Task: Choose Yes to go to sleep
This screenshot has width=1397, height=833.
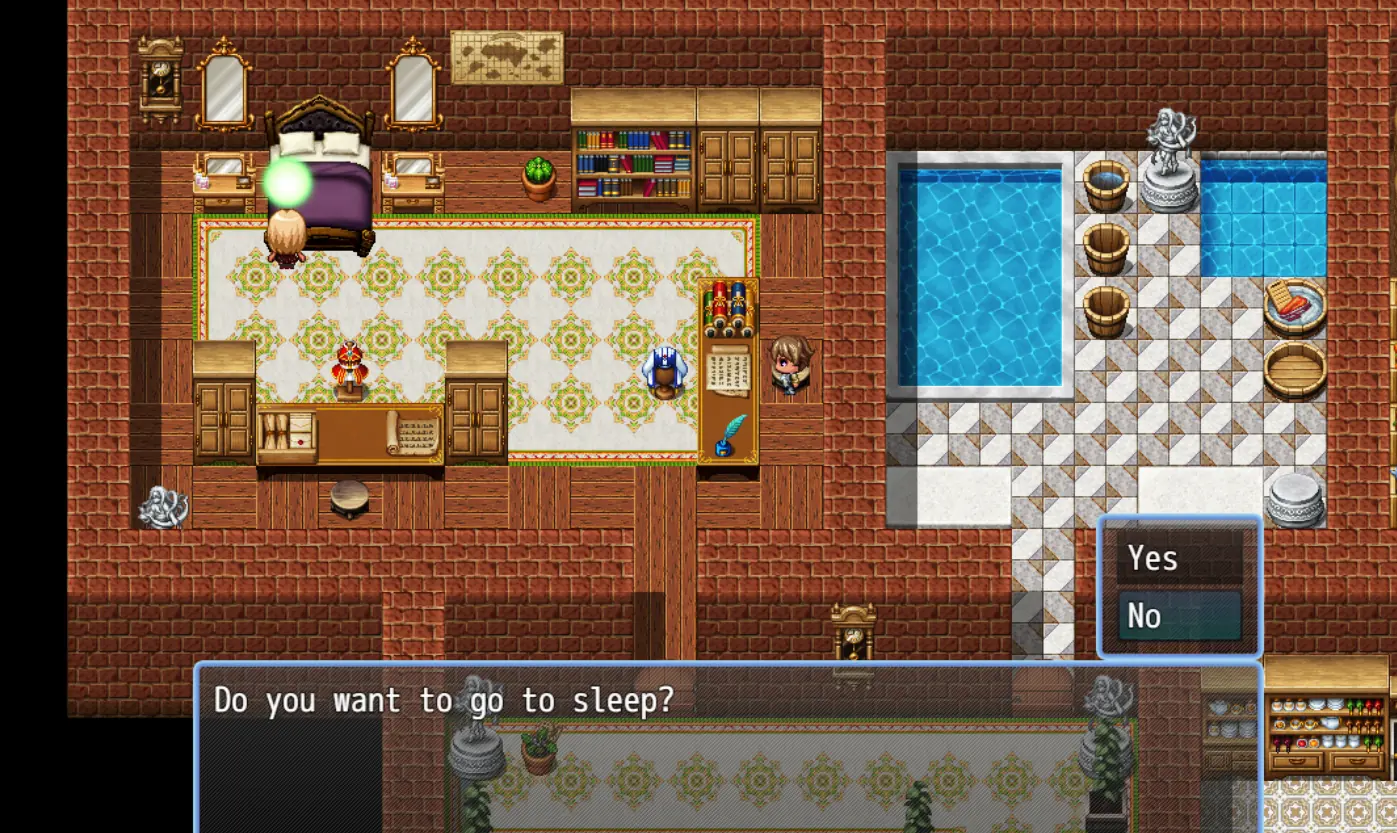Action: [x=1179, y=558]
